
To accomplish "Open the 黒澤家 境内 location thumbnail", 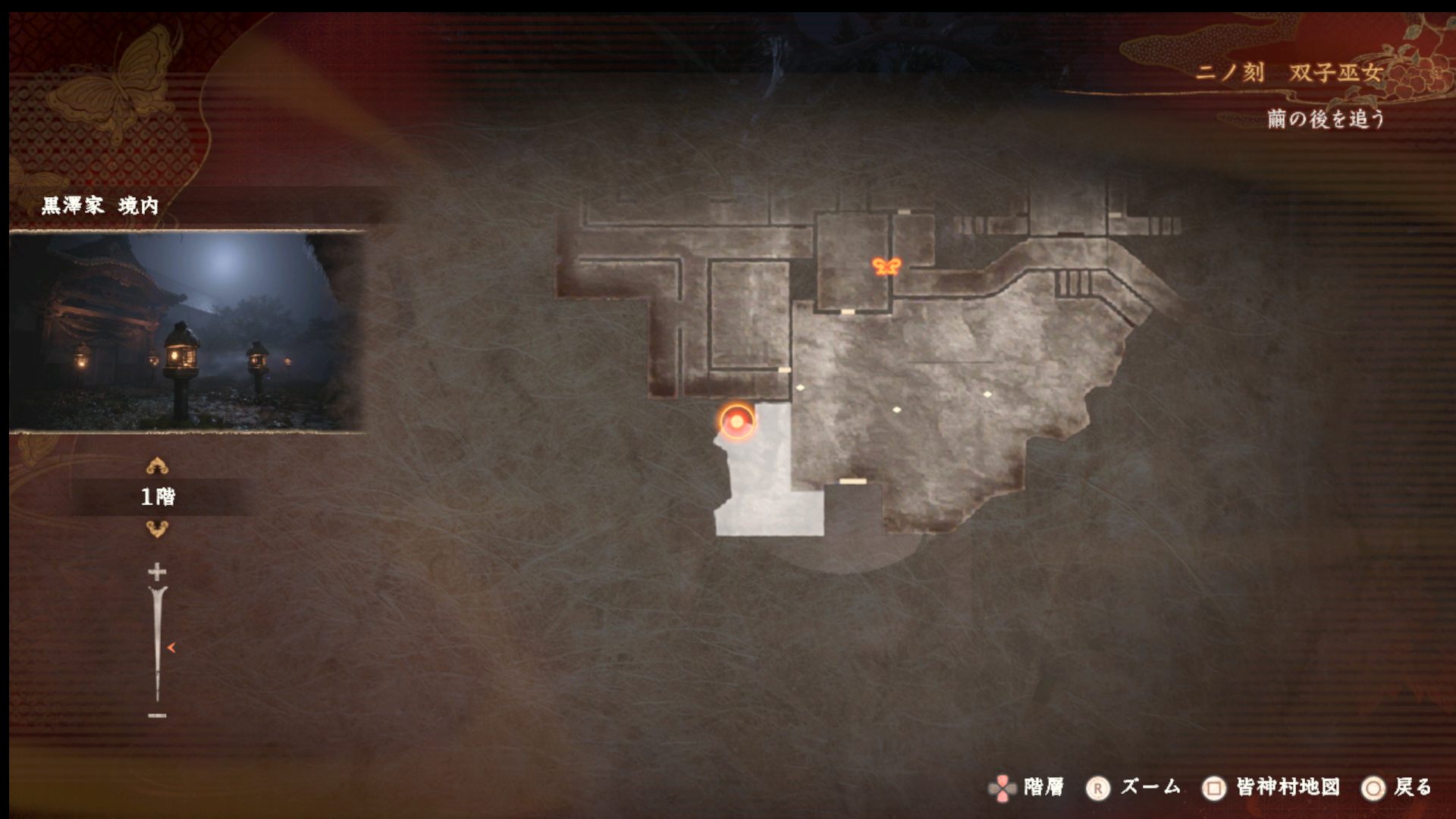I will [x=187, y=331].
